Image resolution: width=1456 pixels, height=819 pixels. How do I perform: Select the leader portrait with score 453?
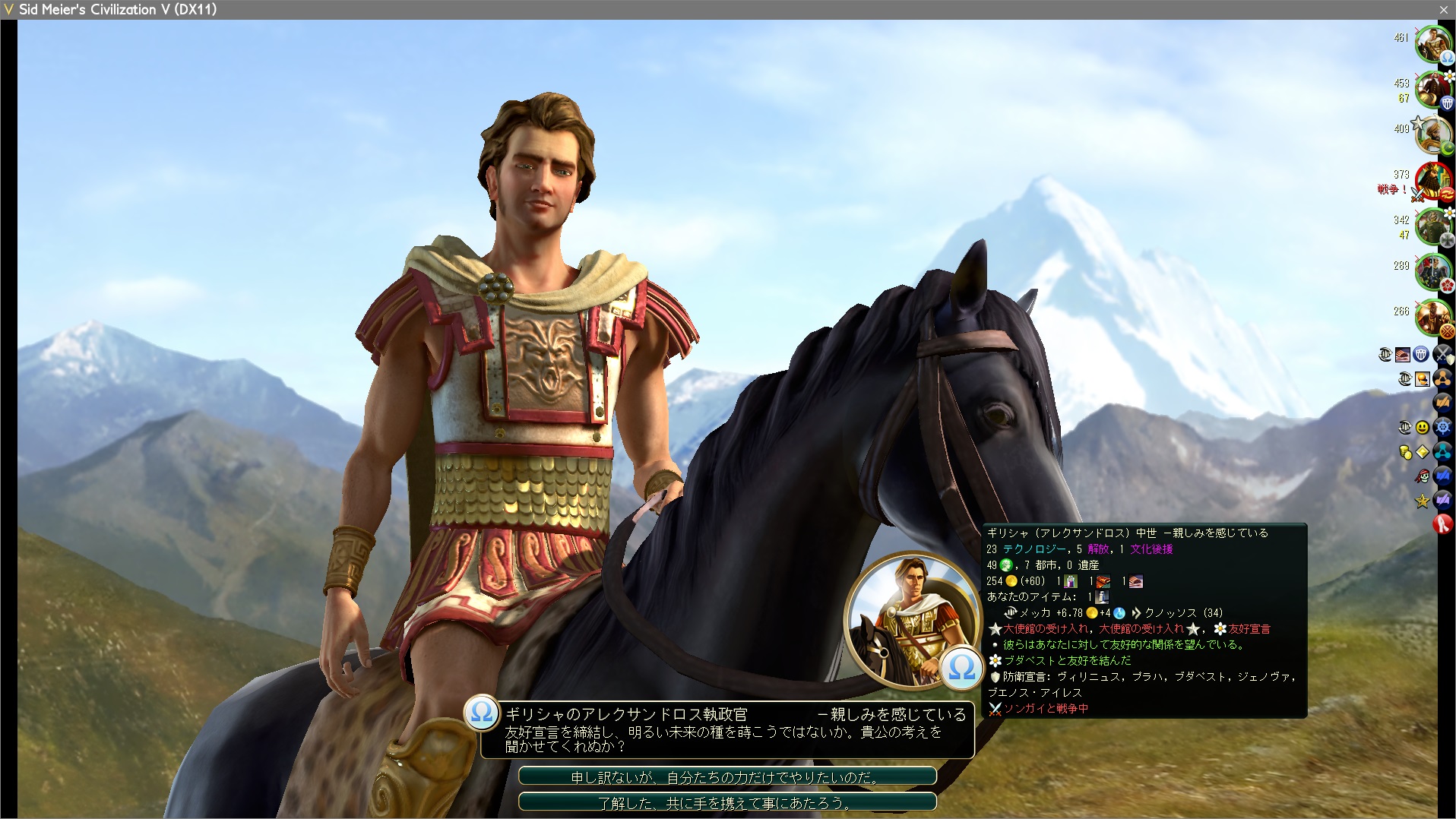[1432, 90]
